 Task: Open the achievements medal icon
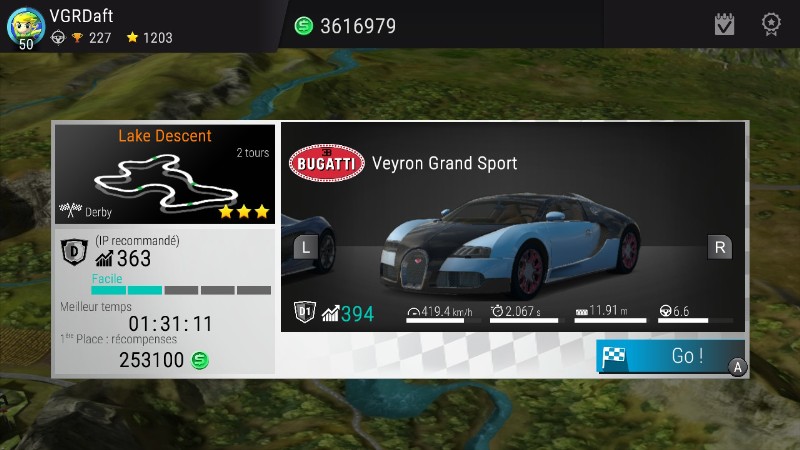771,24
